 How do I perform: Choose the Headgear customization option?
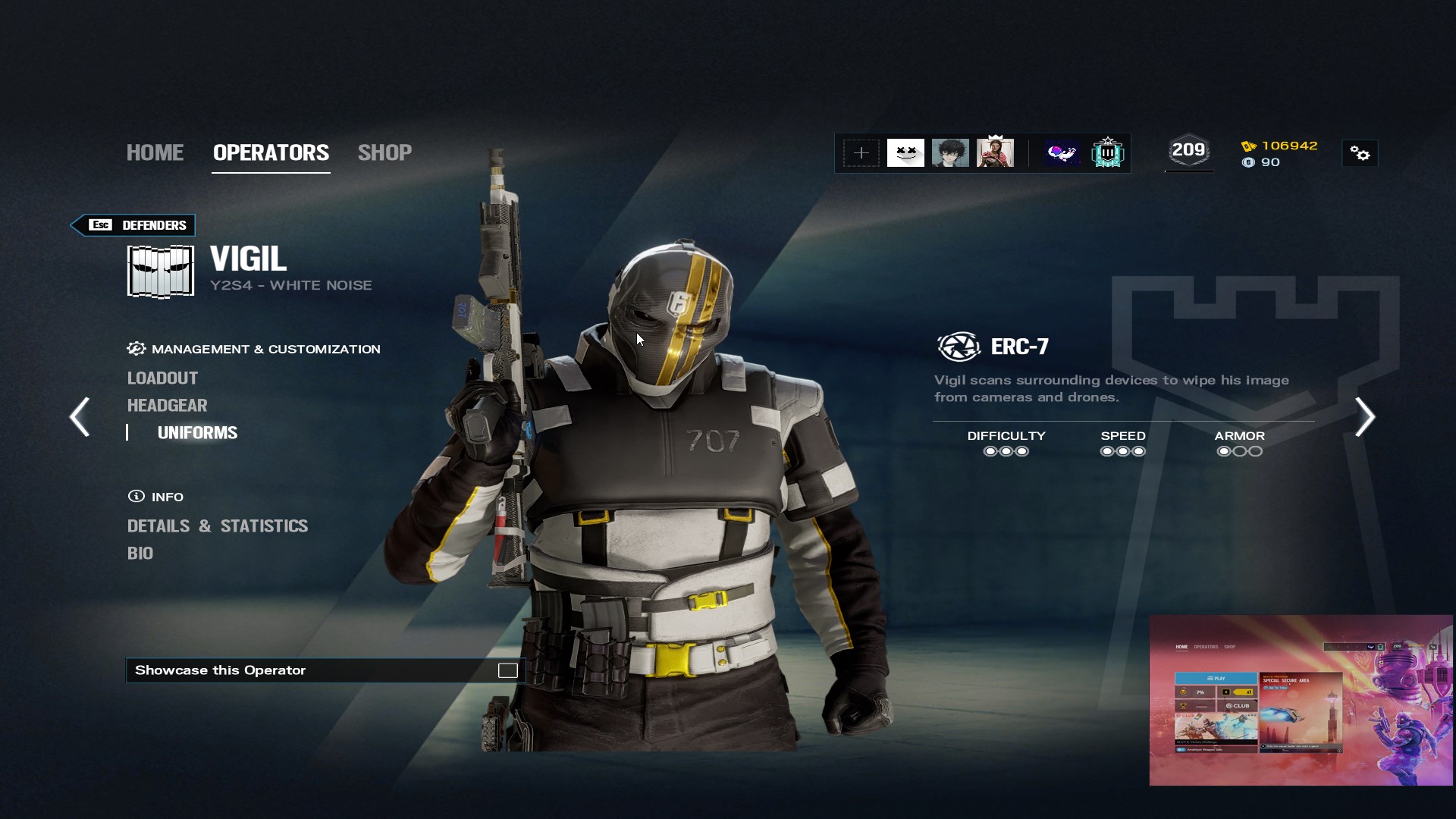tap(167, 405)
